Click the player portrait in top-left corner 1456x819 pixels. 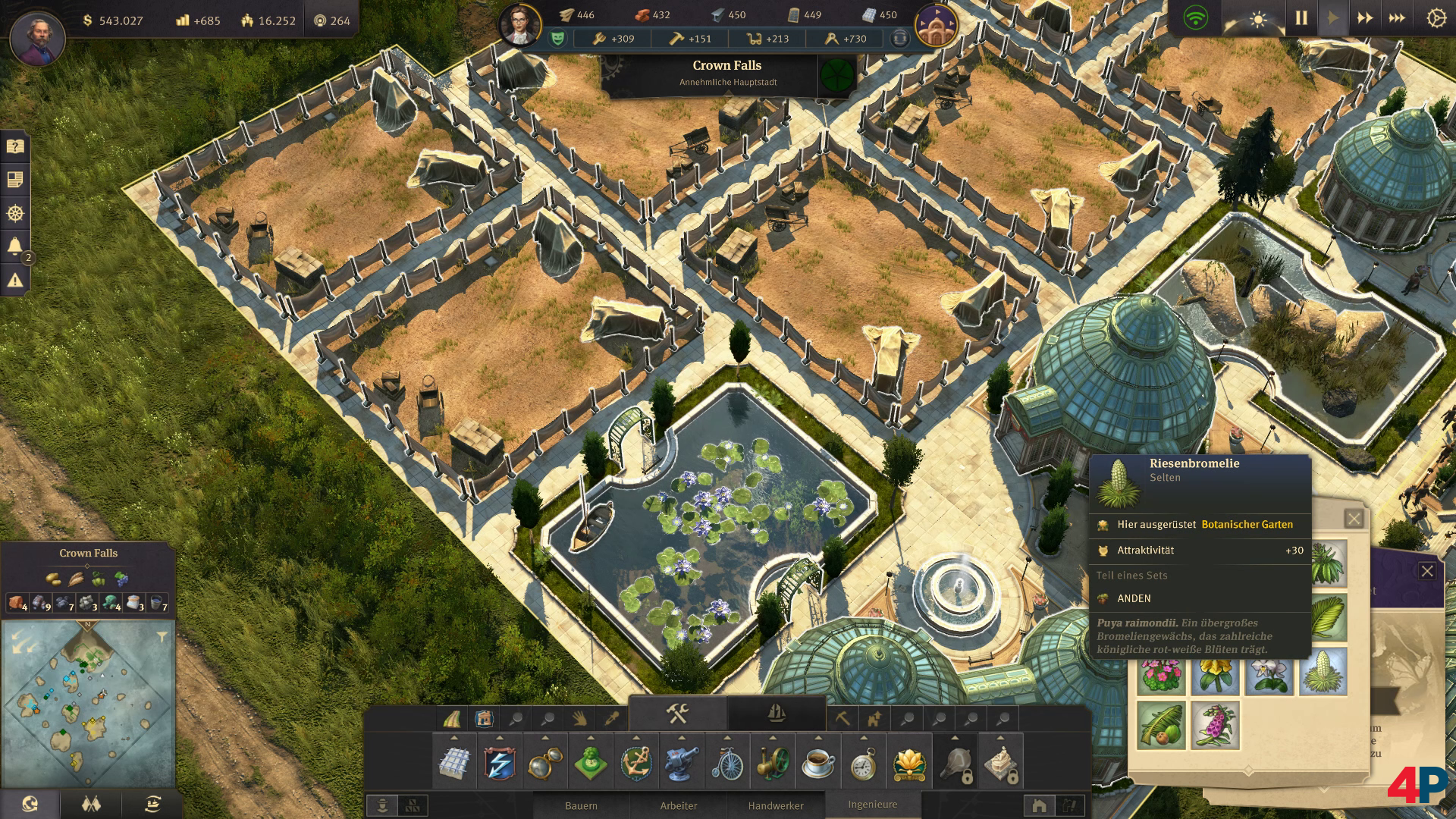pos(37,38)
